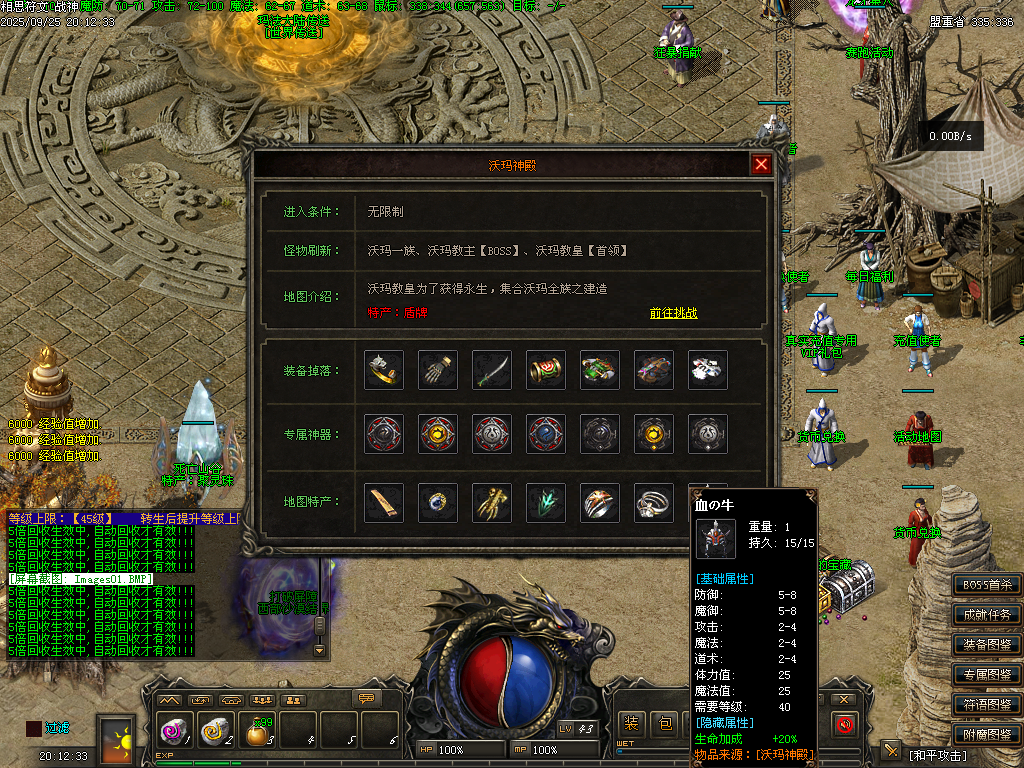The width and height of the screenshot is (1024, 768).
Task: Choose the wolf-head bracelet drop icon
Action: click(x=384, y=370)
